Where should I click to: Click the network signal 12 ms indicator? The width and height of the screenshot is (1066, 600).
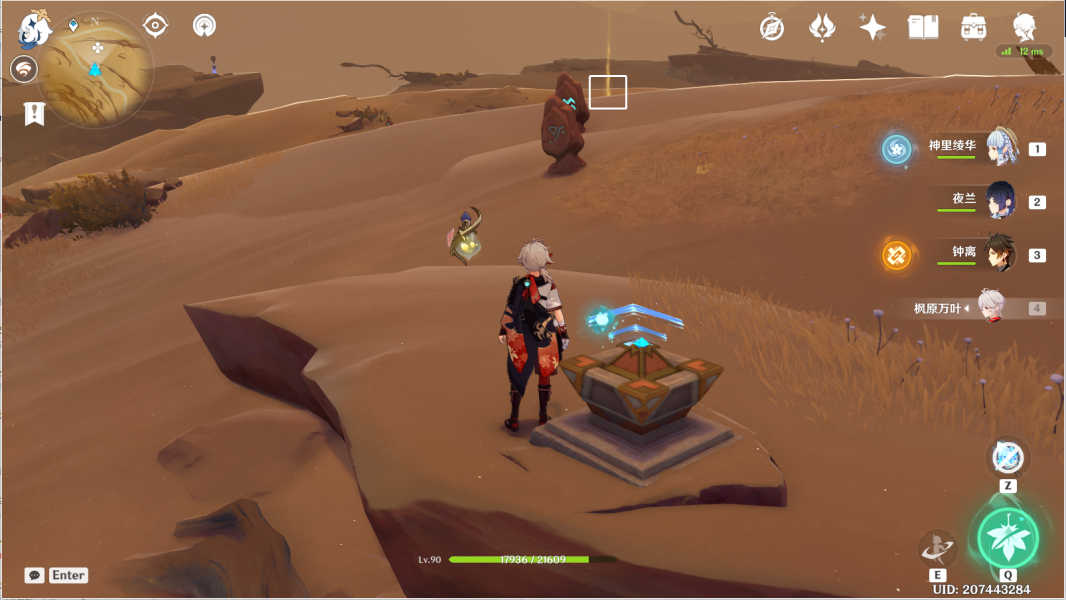(1026, 51)
